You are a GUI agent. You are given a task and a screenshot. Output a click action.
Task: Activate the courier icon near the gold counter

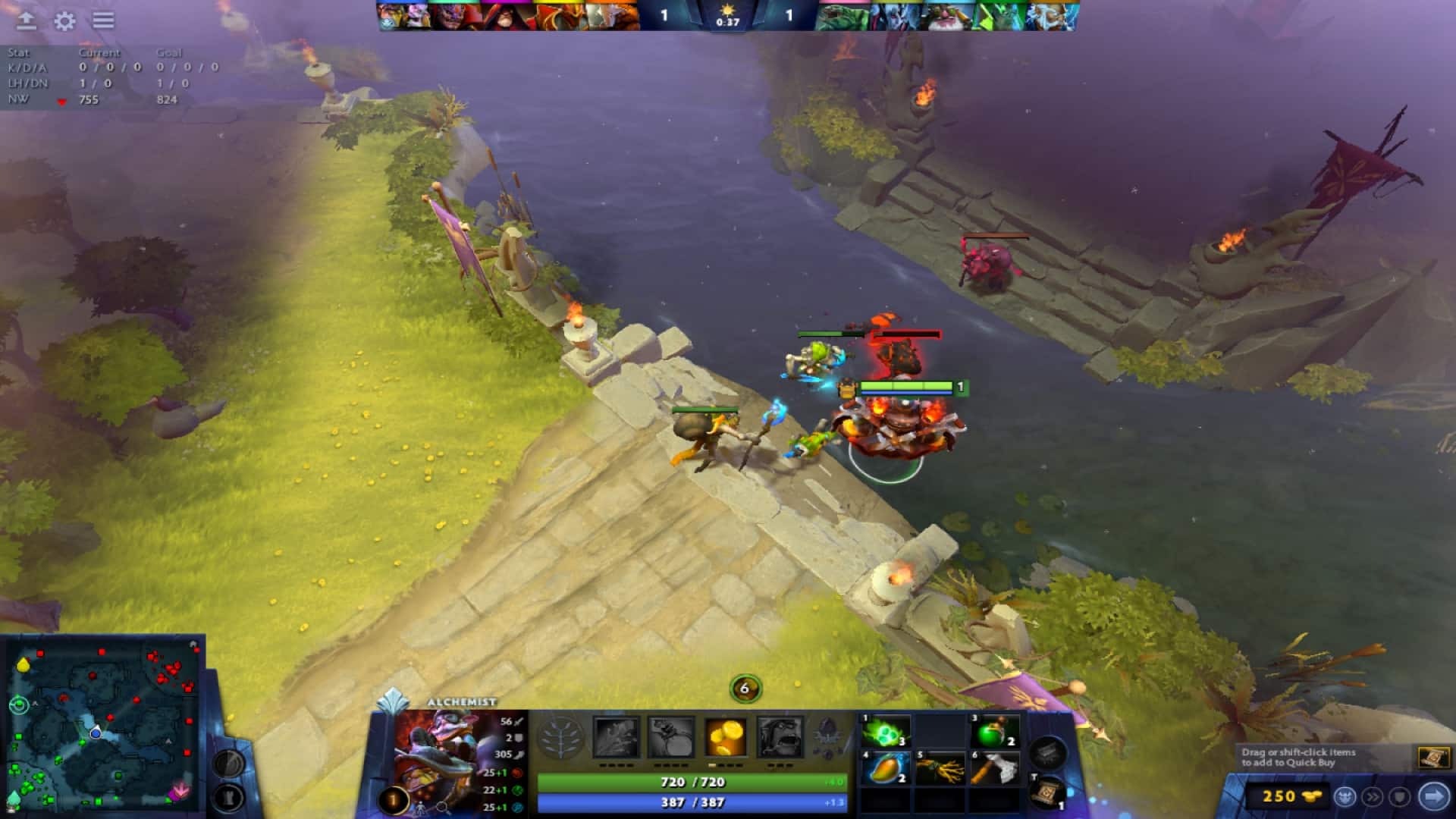click(x=1345, y=796)
